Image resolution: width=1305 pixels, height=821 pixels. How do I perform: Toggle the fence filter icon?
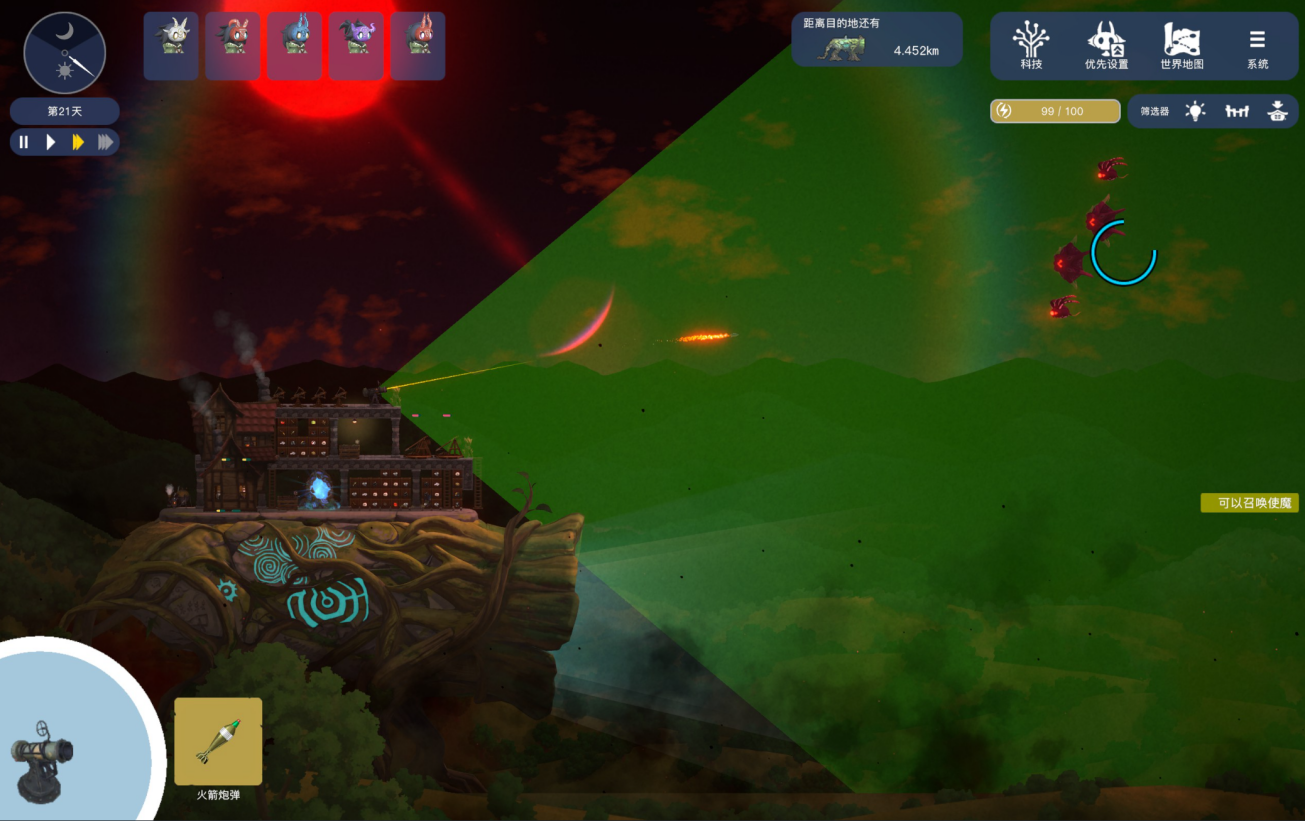(x=1237, y=111)
